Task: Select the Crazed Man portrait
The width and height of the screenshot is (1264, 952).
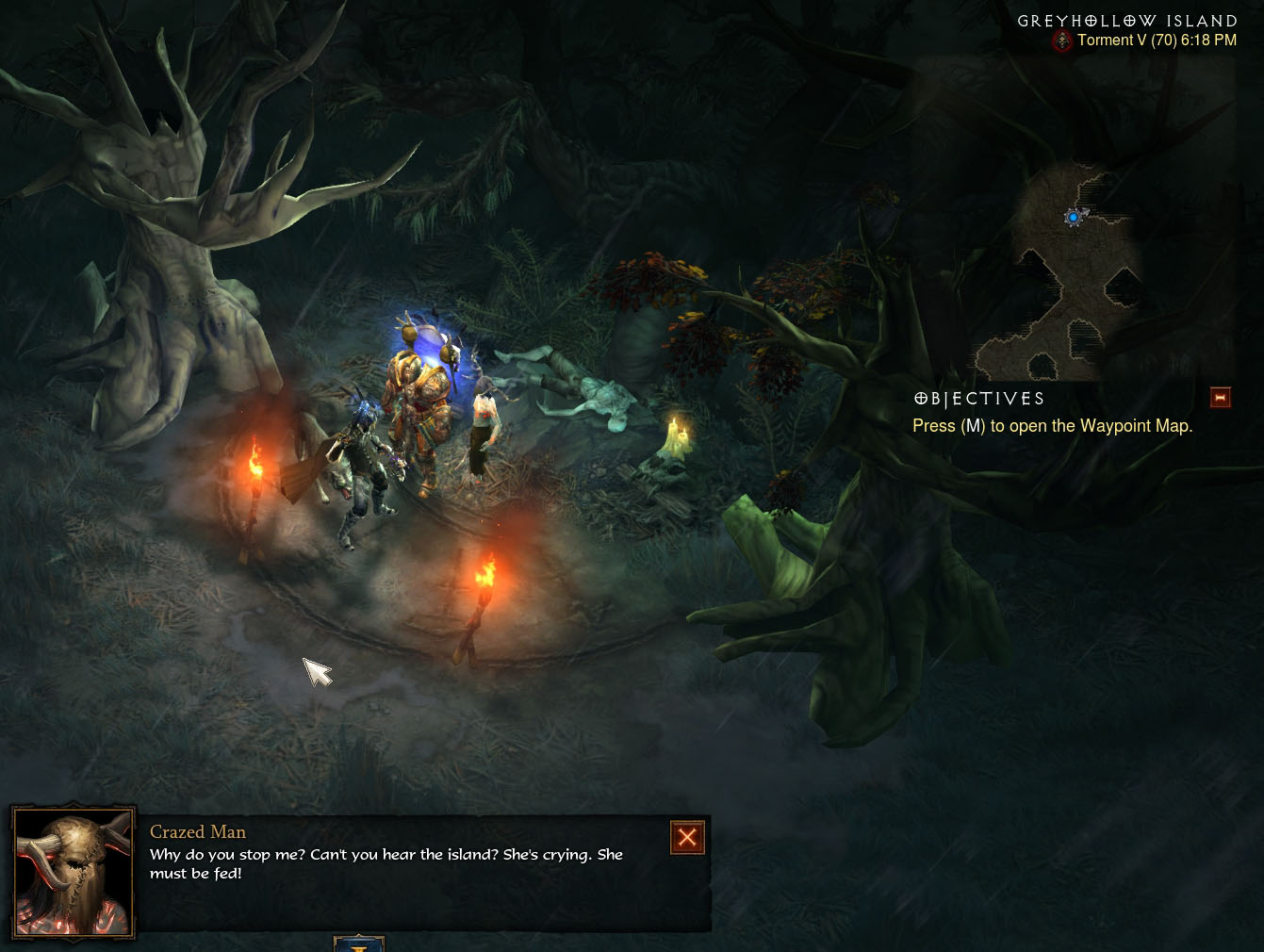Action: coord(74,873)
